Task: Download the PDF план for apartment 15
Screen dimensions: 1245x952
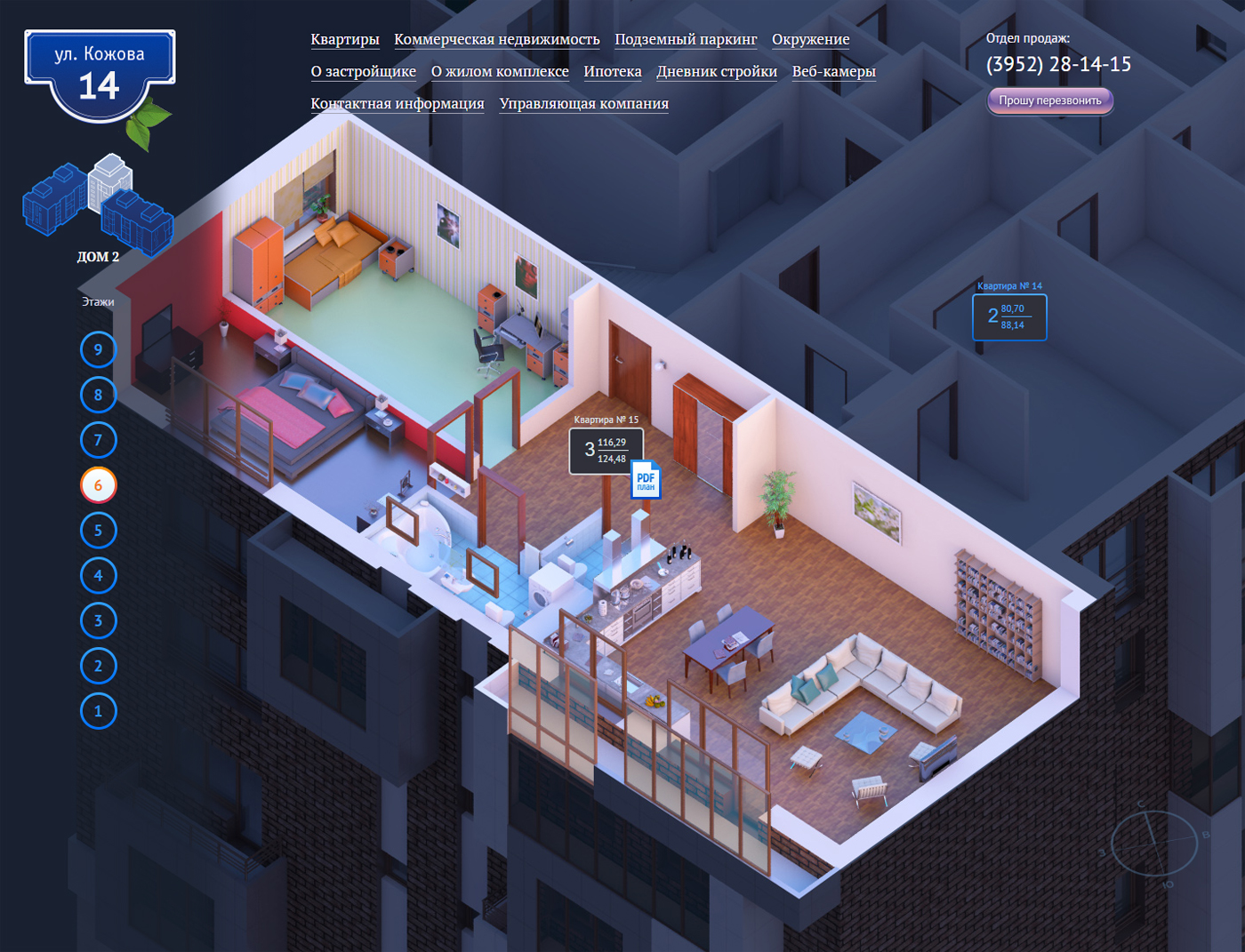Action: [646, 480]
